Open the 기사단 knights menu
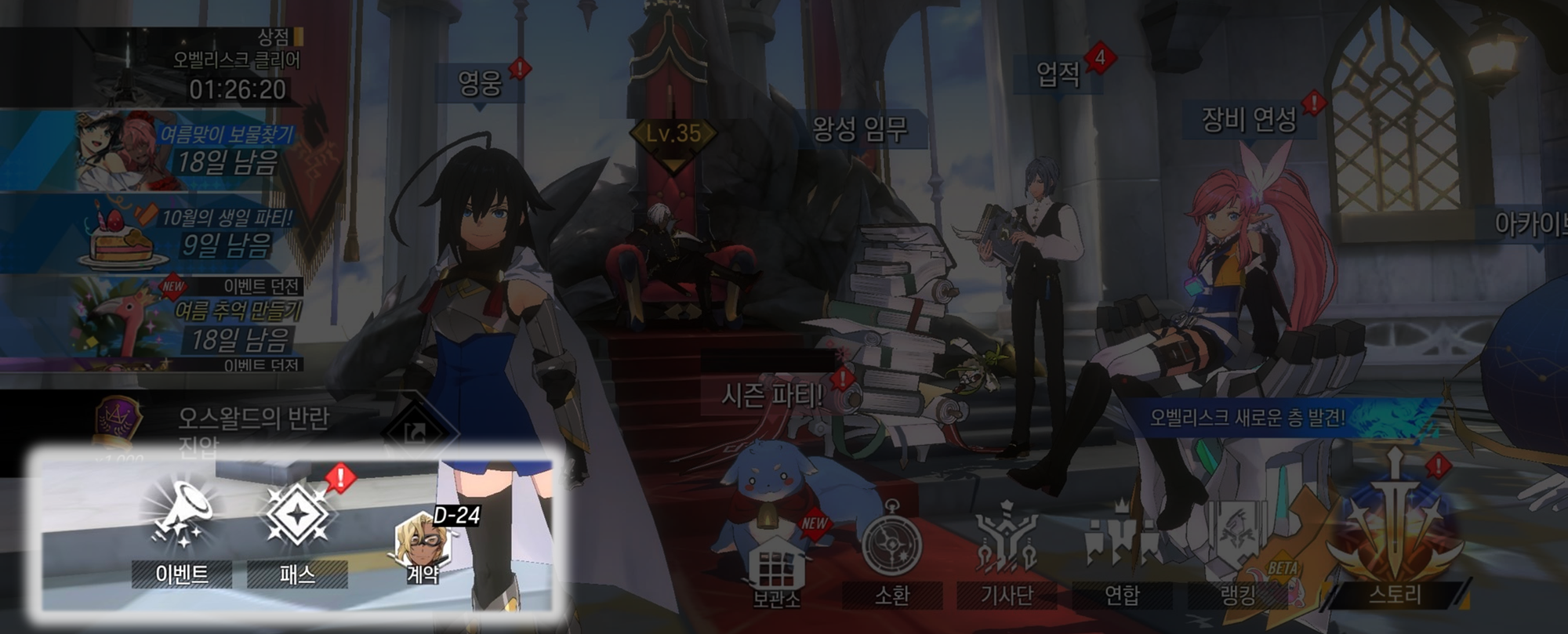1568x634 pixels. point(1007,552)
